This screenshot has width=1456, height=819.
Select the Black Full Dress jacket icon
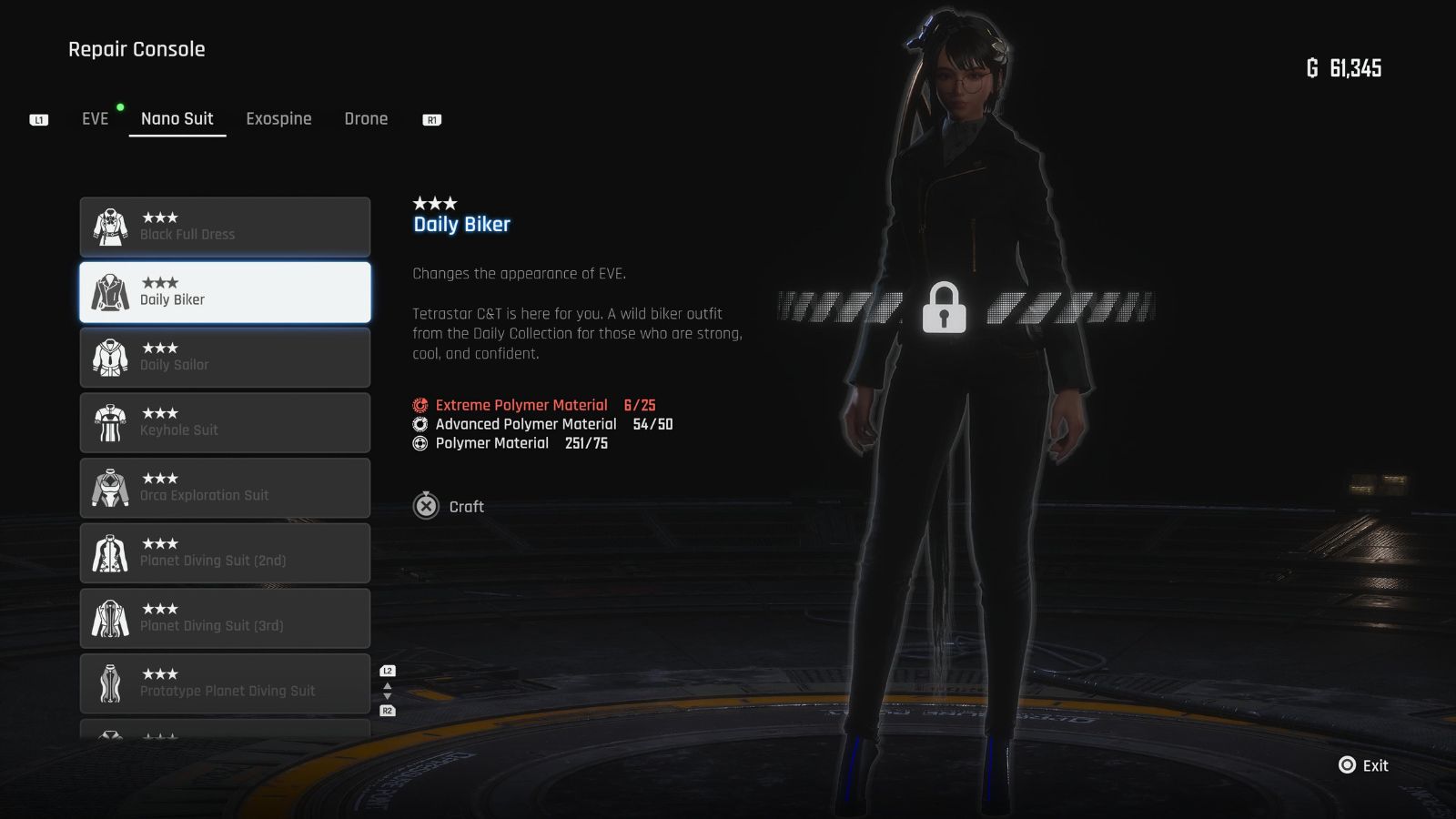tap(110, 227)
